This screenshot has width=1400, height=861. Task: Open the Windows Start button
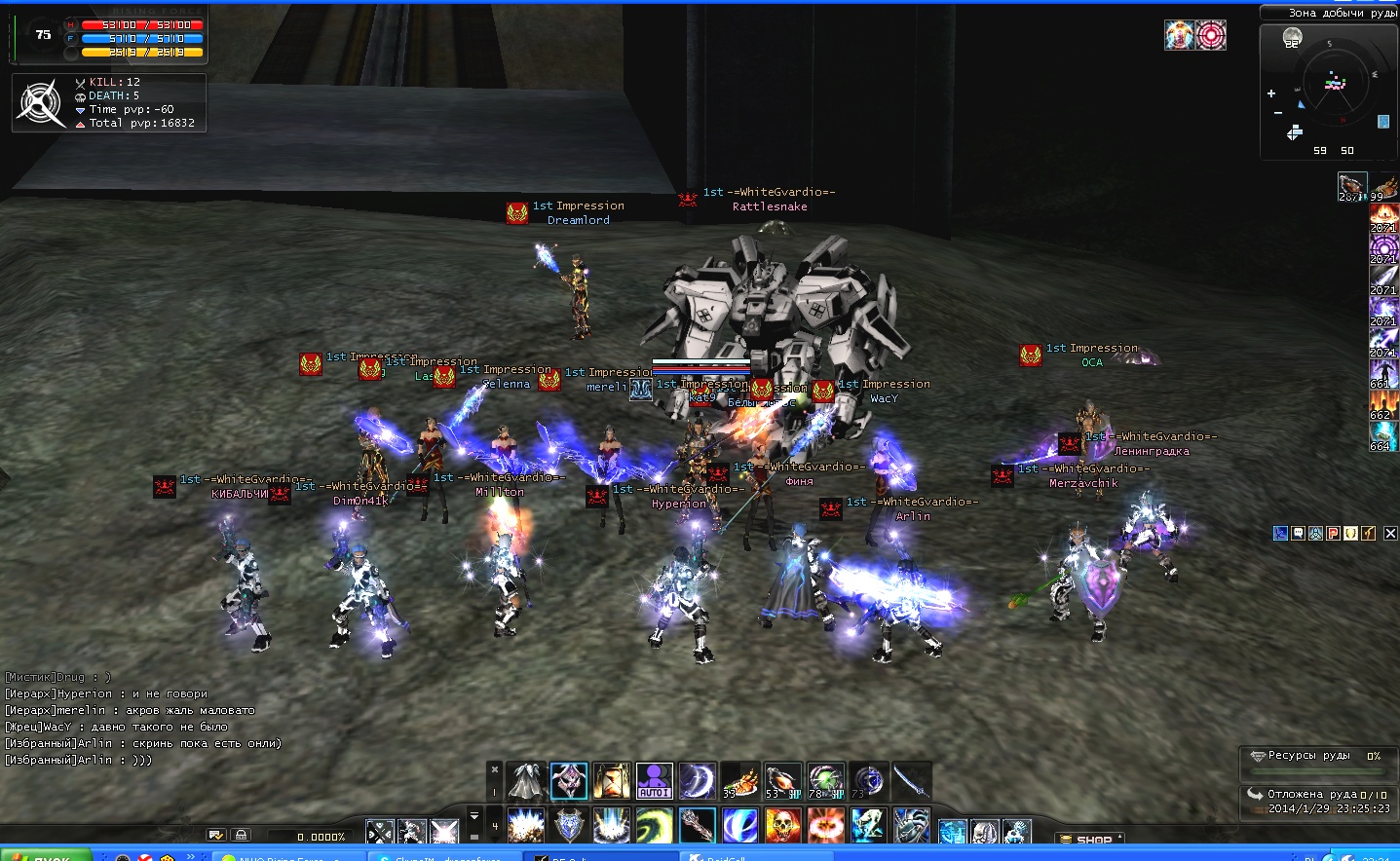(44, 855)
